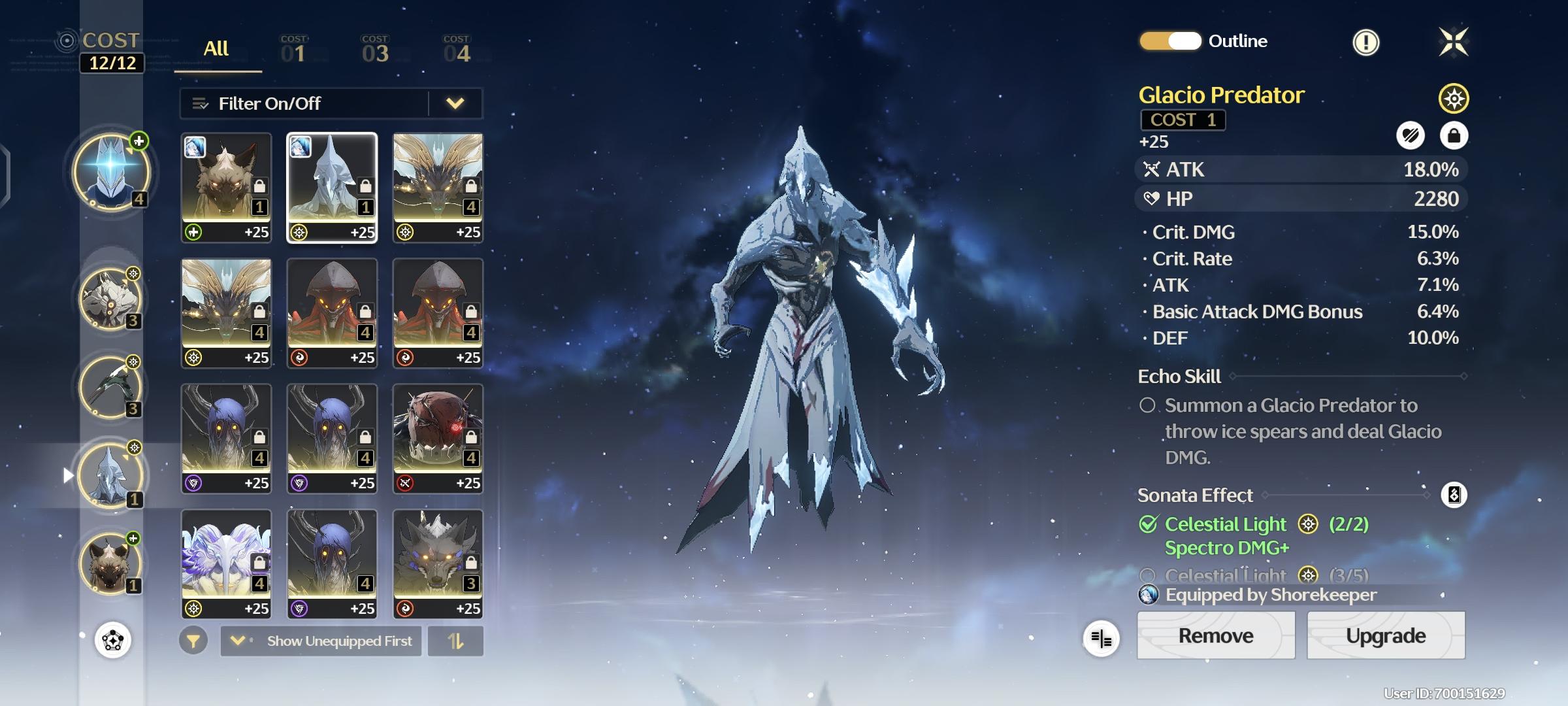Toggle the sort order arrows button
This screenshot has width=1568, height=706.
coord(455,641)
